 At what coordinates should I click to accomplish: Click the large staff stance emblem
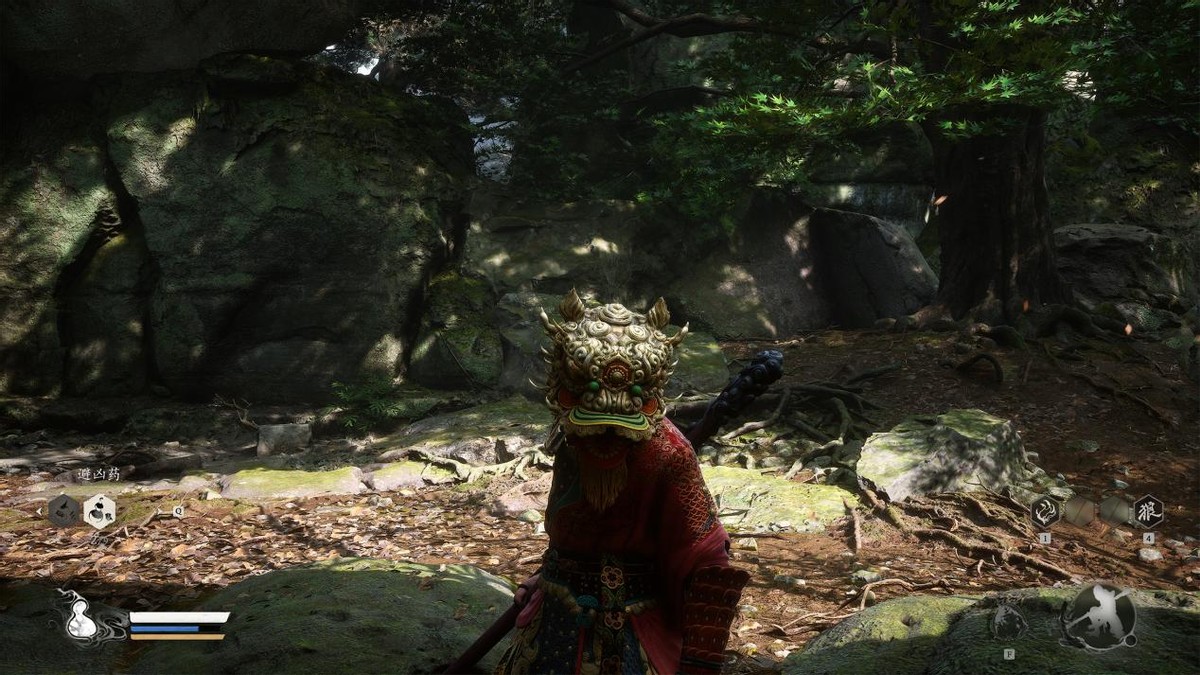click(1098, 617)
